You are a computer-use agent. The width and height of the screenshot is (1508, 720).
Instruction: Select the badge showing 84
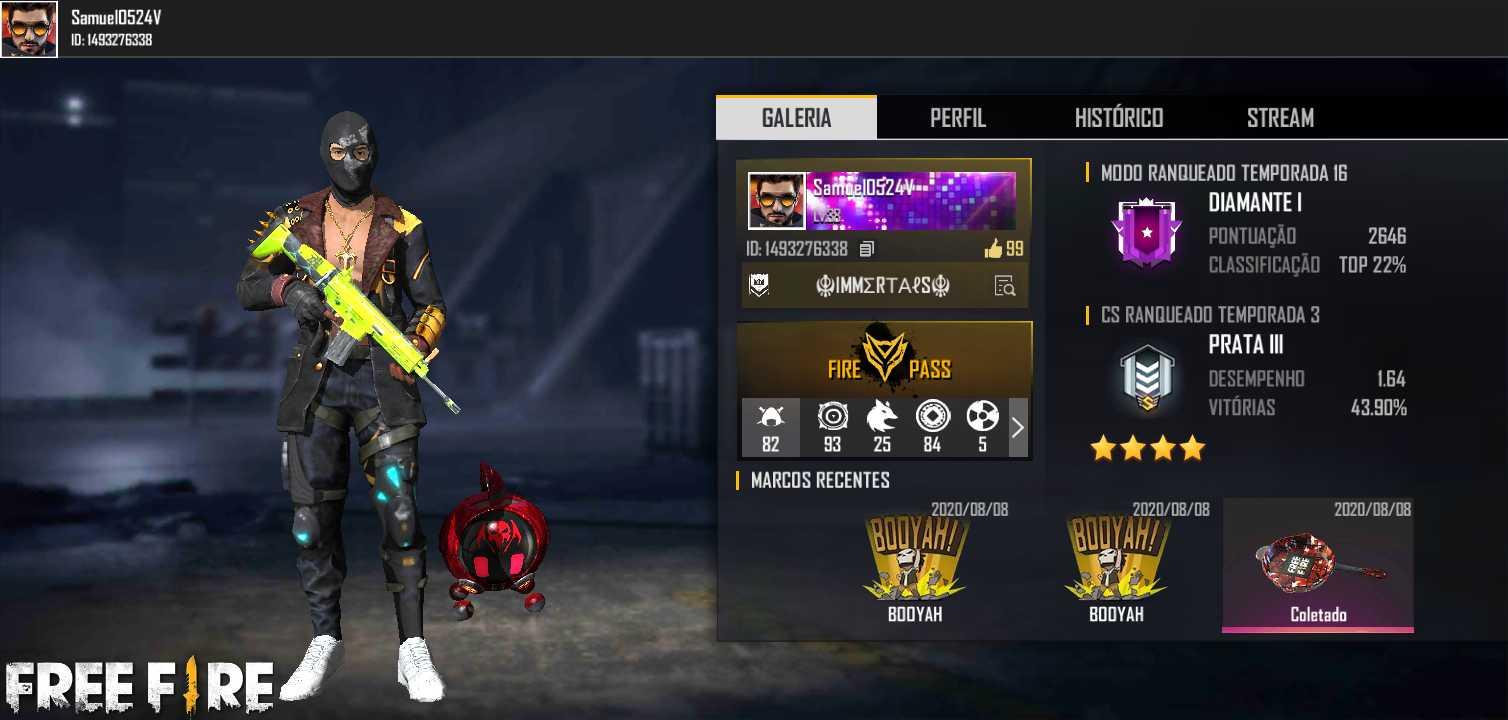click(x=932, y=427)
